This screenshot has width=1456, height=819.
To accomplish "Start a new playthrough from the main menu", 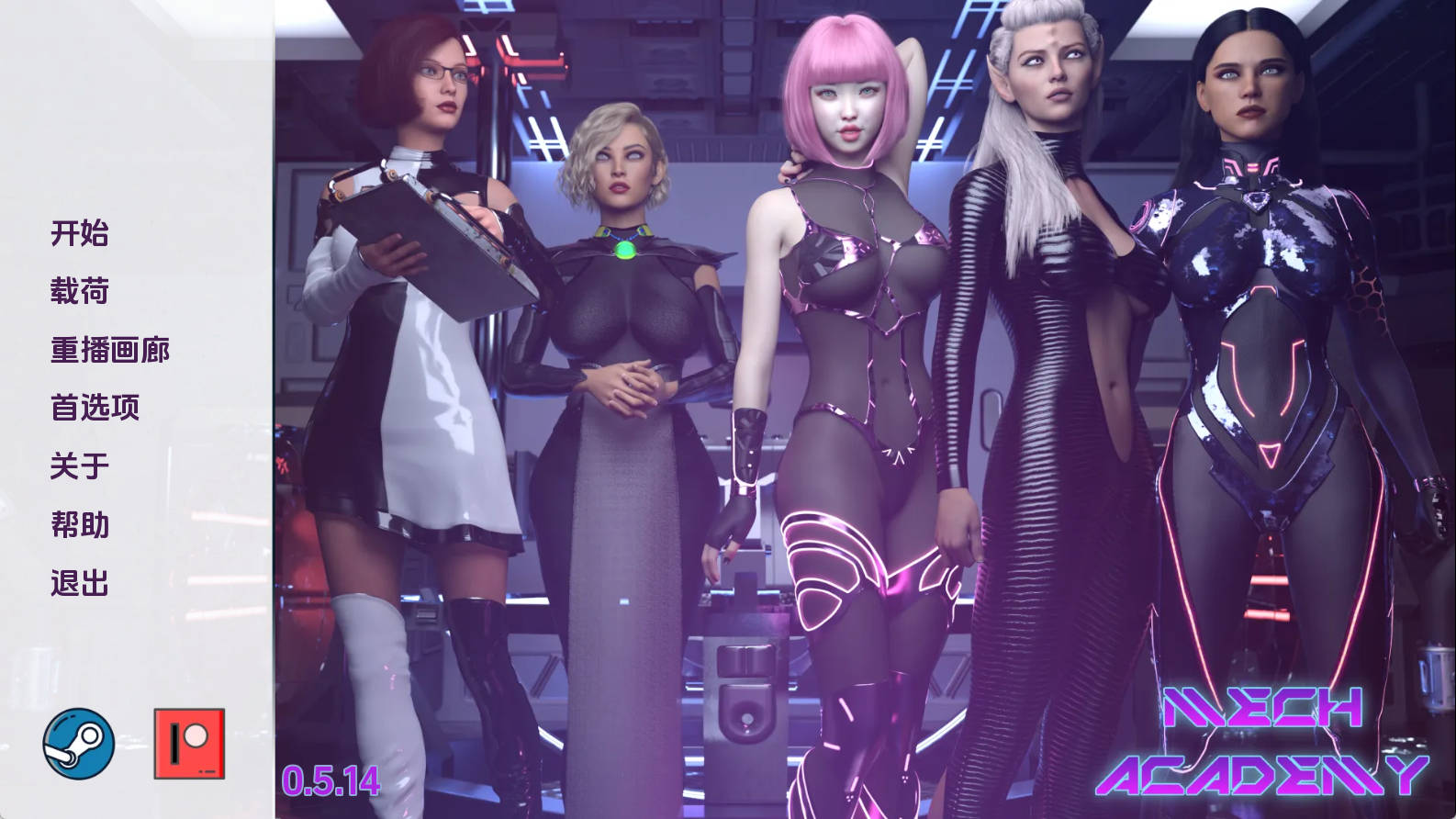I will click(x=78, y=233).
